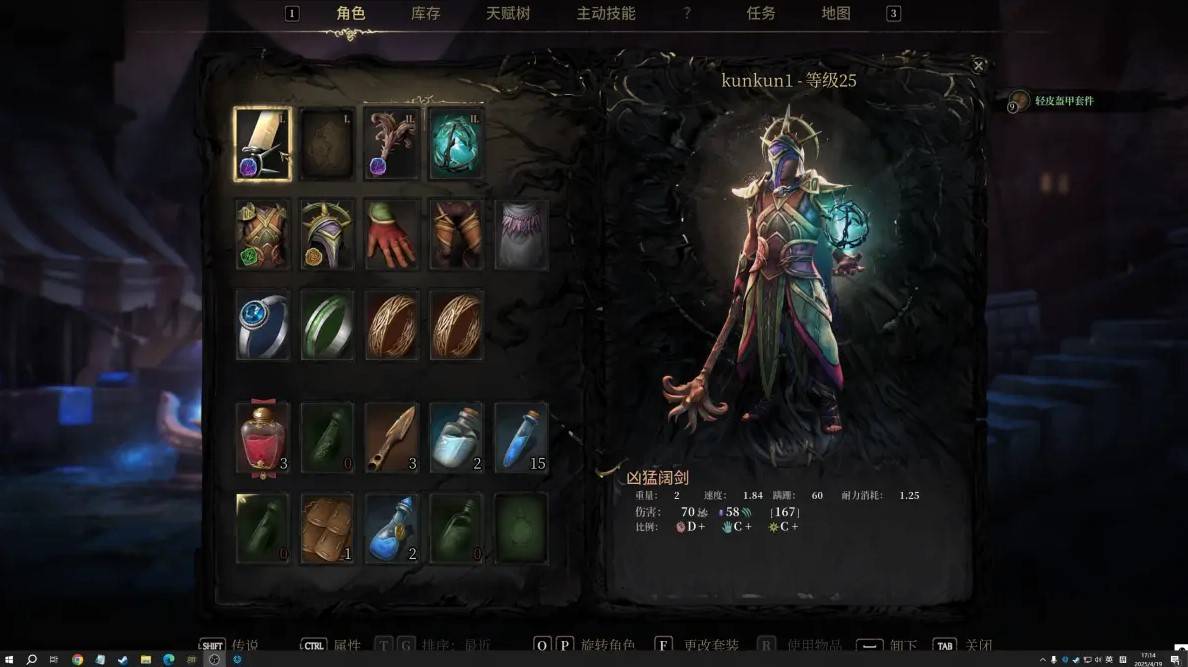Close the character panel with the X
Screen dimensions: 1188x667
tap(978, 66)
